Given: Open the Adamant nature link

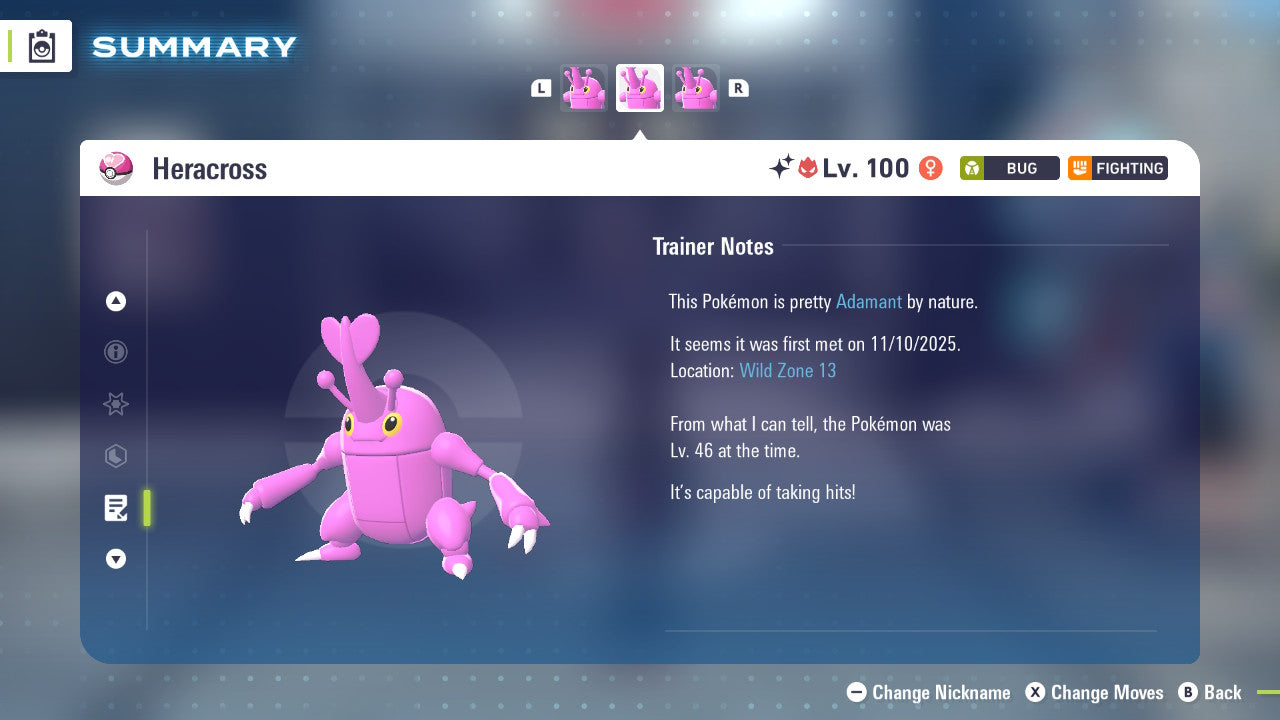Looking at the screenshot, I should tap(868, 301).
